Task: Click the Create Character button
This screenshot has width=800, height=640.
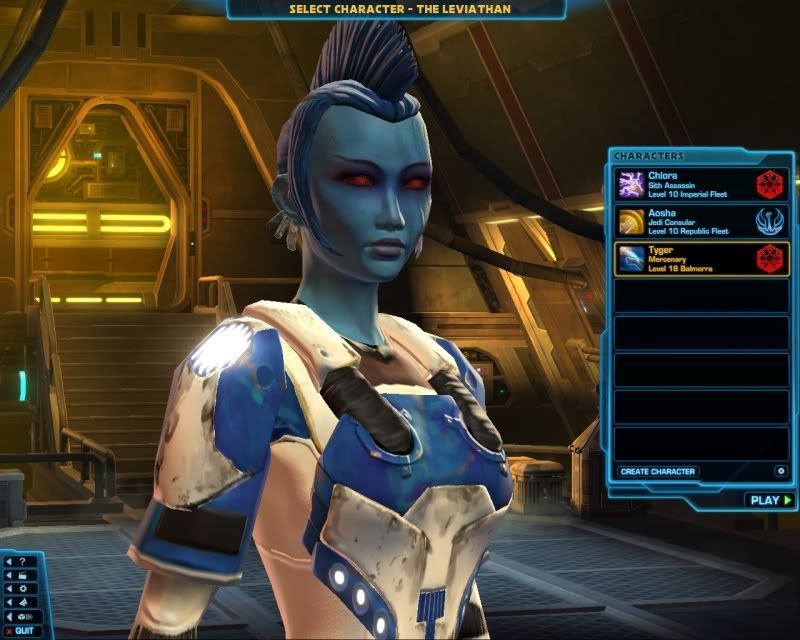Action: click(x=657, y=471)
